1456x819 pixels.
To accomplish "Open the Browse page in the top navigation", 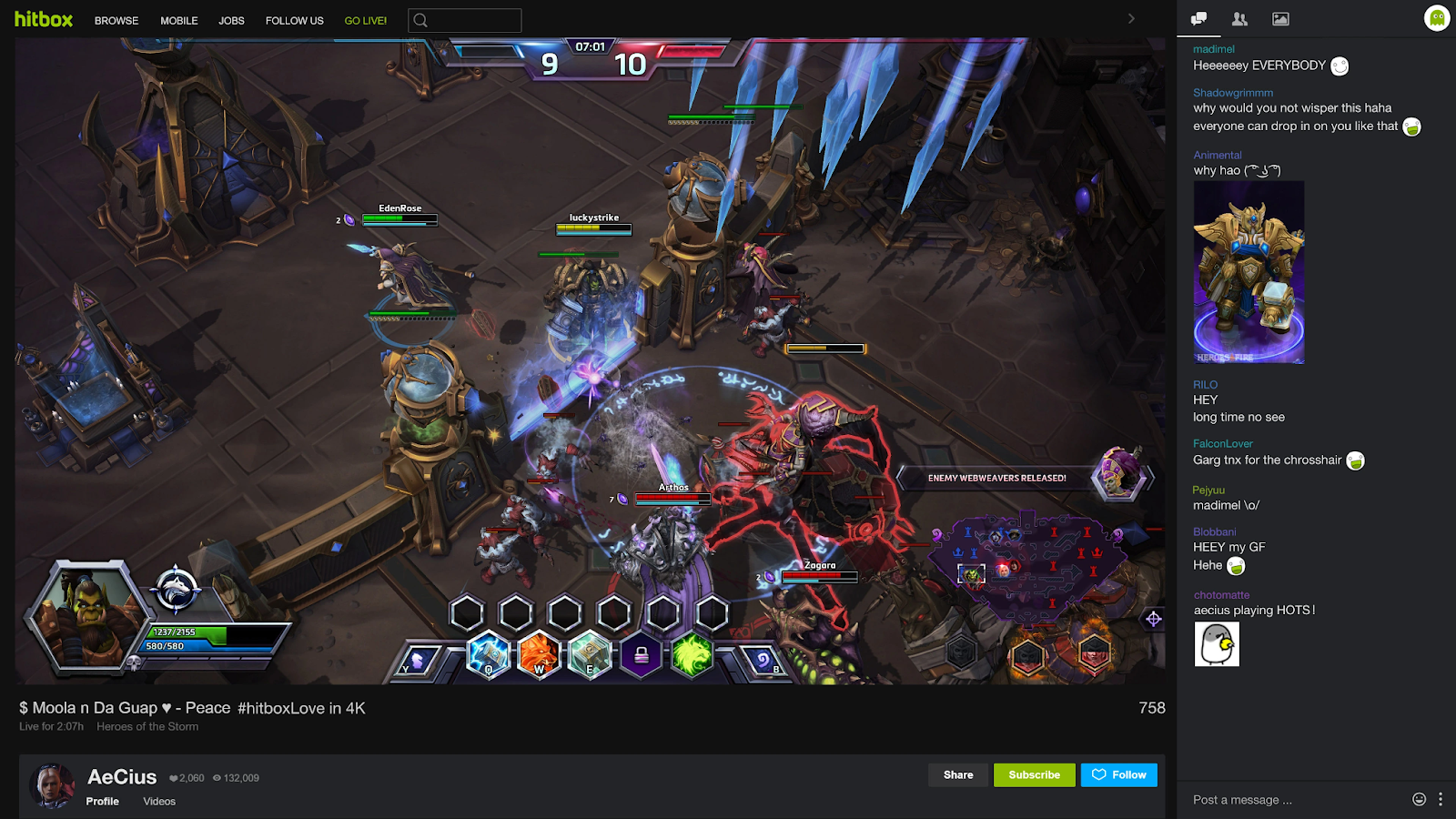I will [x=116, y=21].
